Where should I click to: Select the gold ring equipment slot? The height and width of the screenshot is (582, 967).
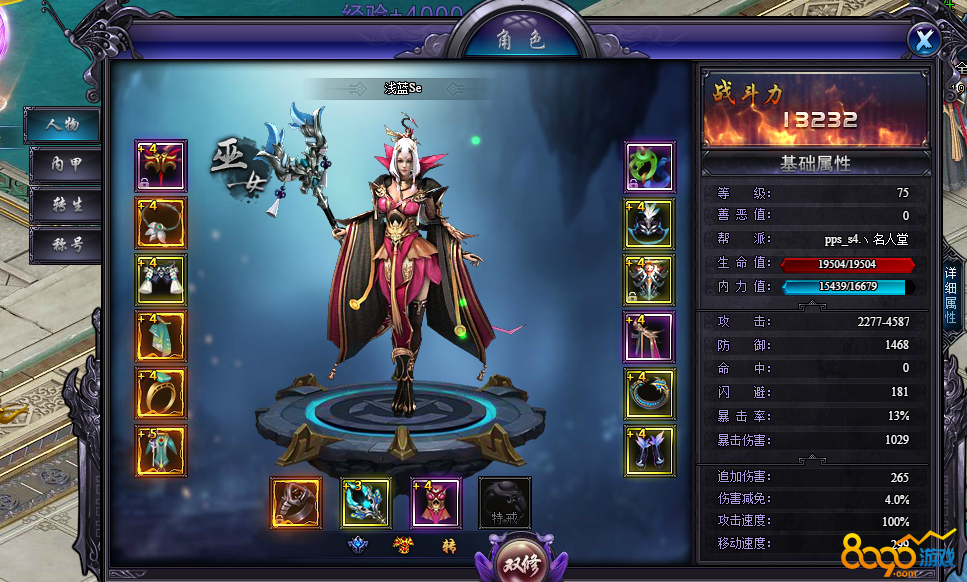[x=161, y=393]
